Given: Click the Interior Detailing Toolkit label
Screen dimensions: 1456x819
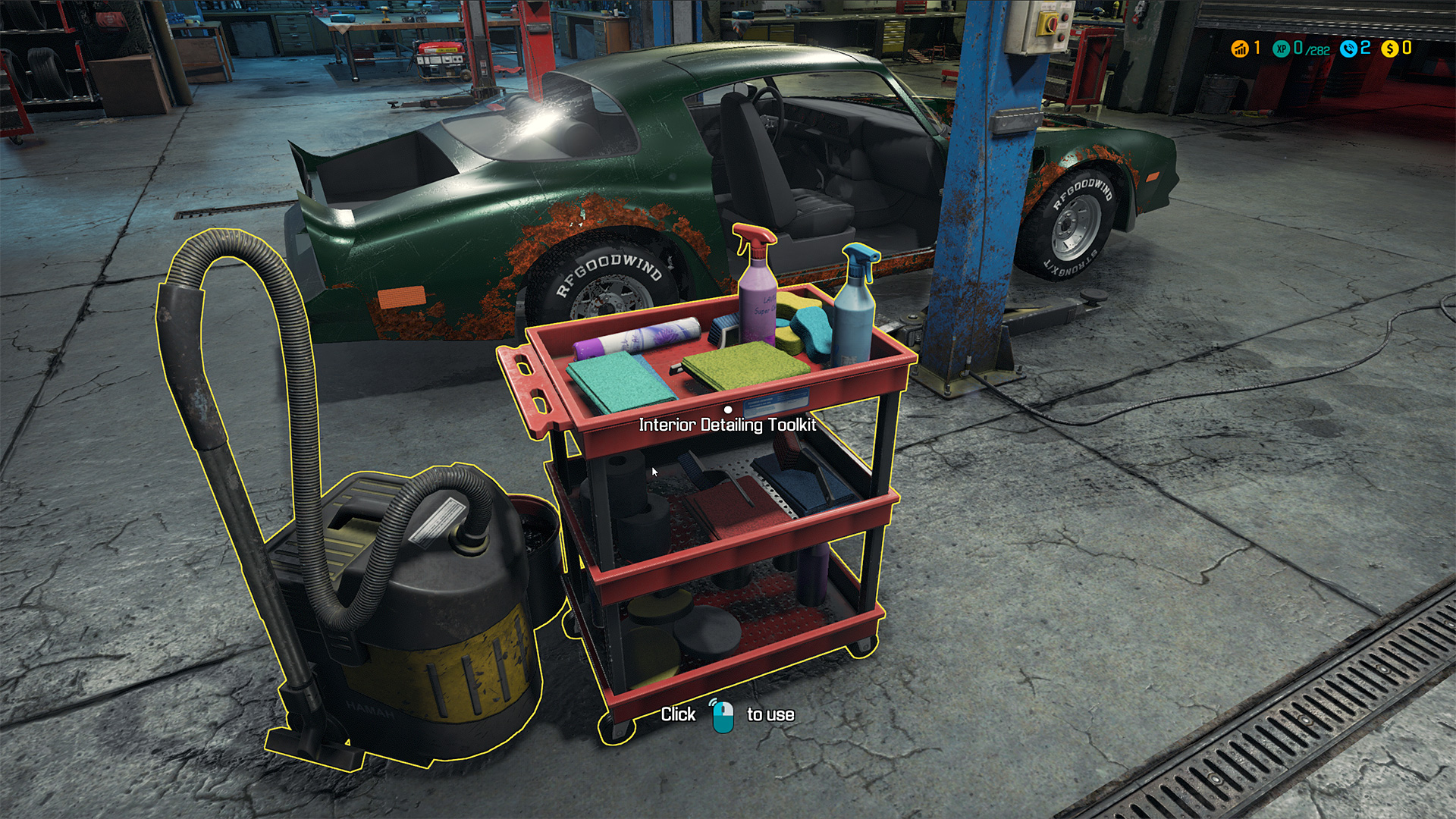Looking at the screenshot, I should (727, 425).
